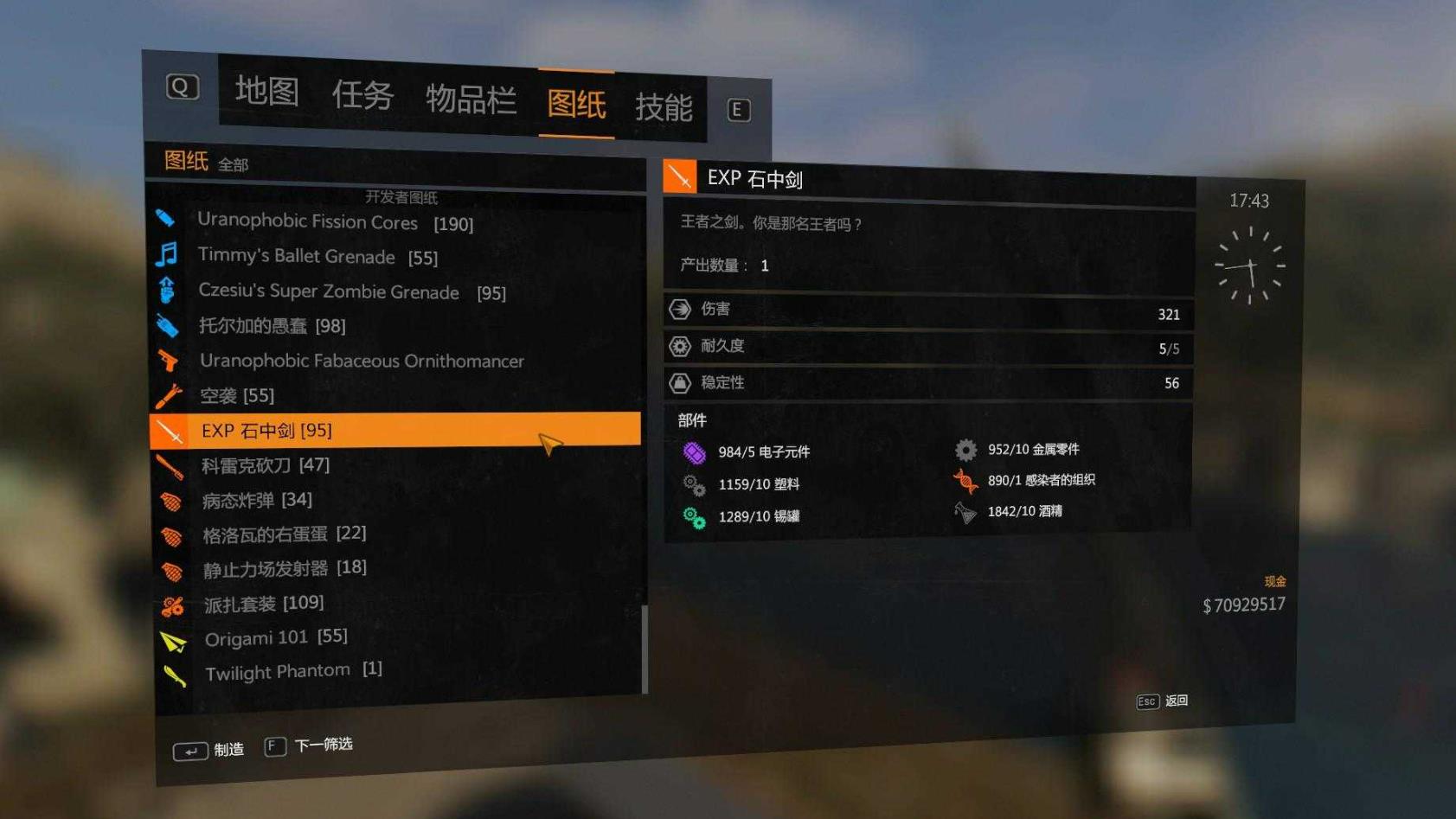The width and height of the screenshot is (1456, 819).
Task: Choose Uranophobic Fabaceous Ornithomancer blueprint
Action: tap(362, 361)
